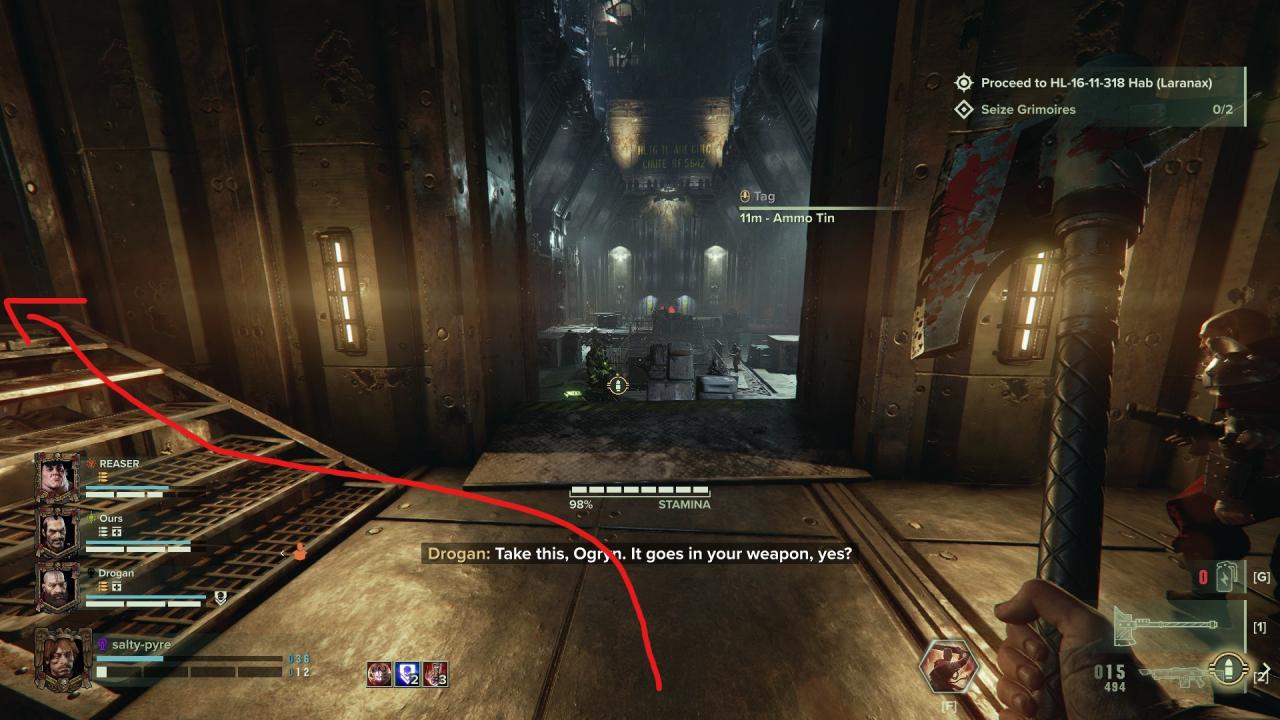This screenshot has width=1280, height=720.
Task: Click the red skull buff icon
Action: tap(379, 674)
